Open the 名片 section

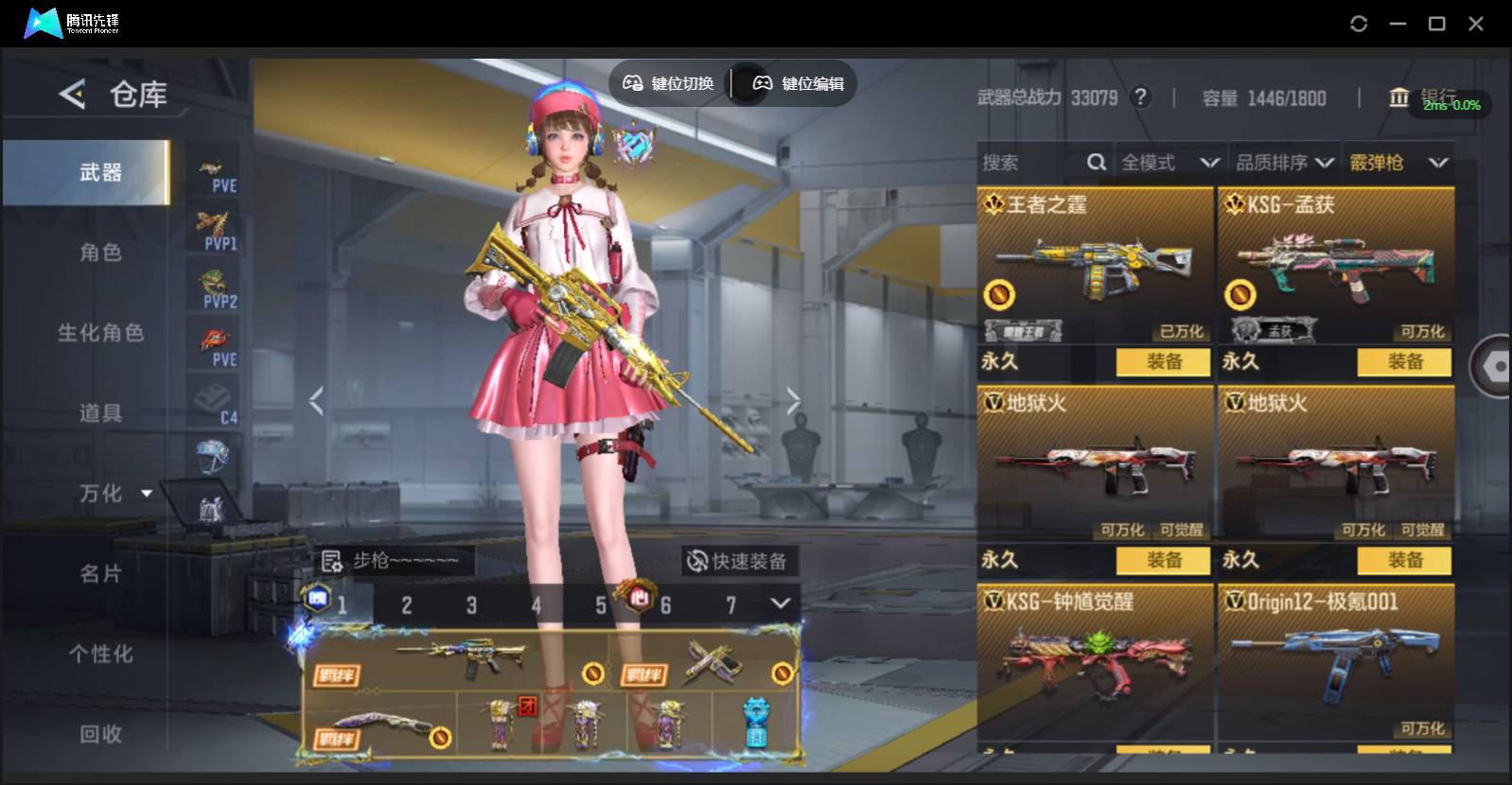(100, 574)
